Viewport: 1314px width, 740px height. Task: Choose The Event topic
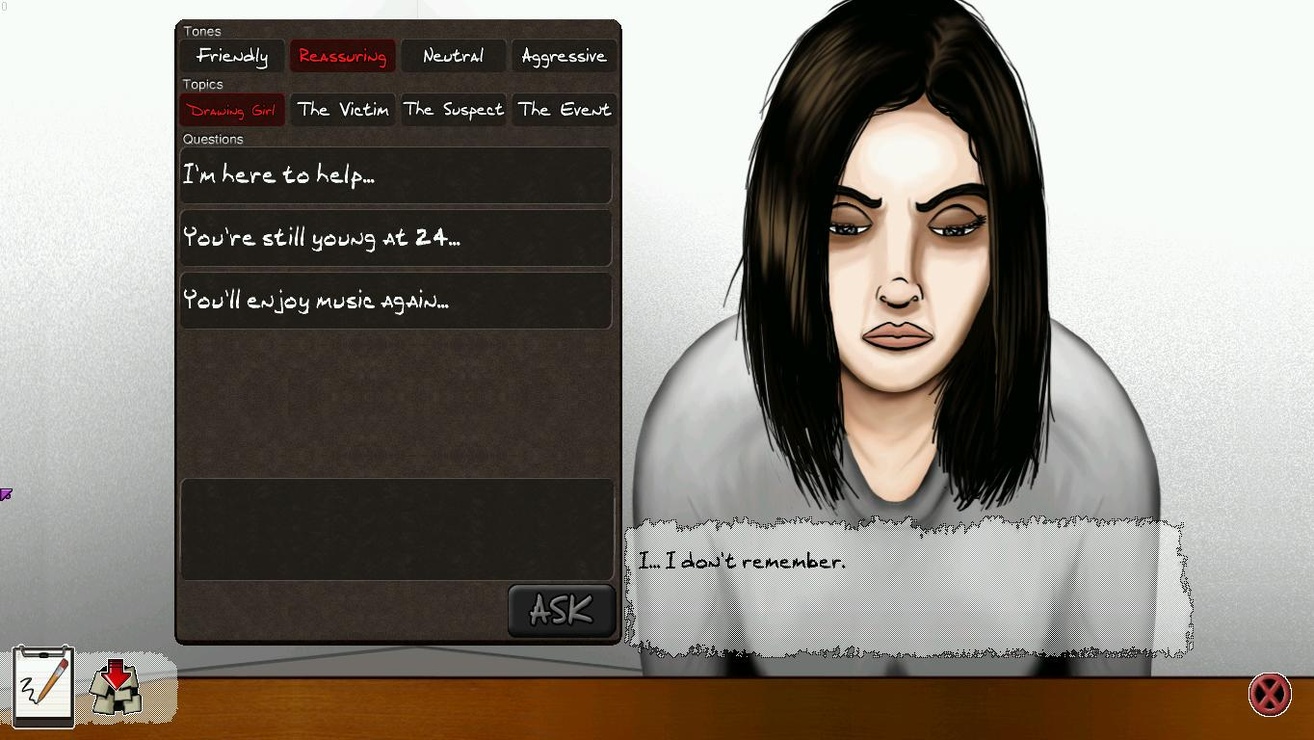[x=564, y=110]
